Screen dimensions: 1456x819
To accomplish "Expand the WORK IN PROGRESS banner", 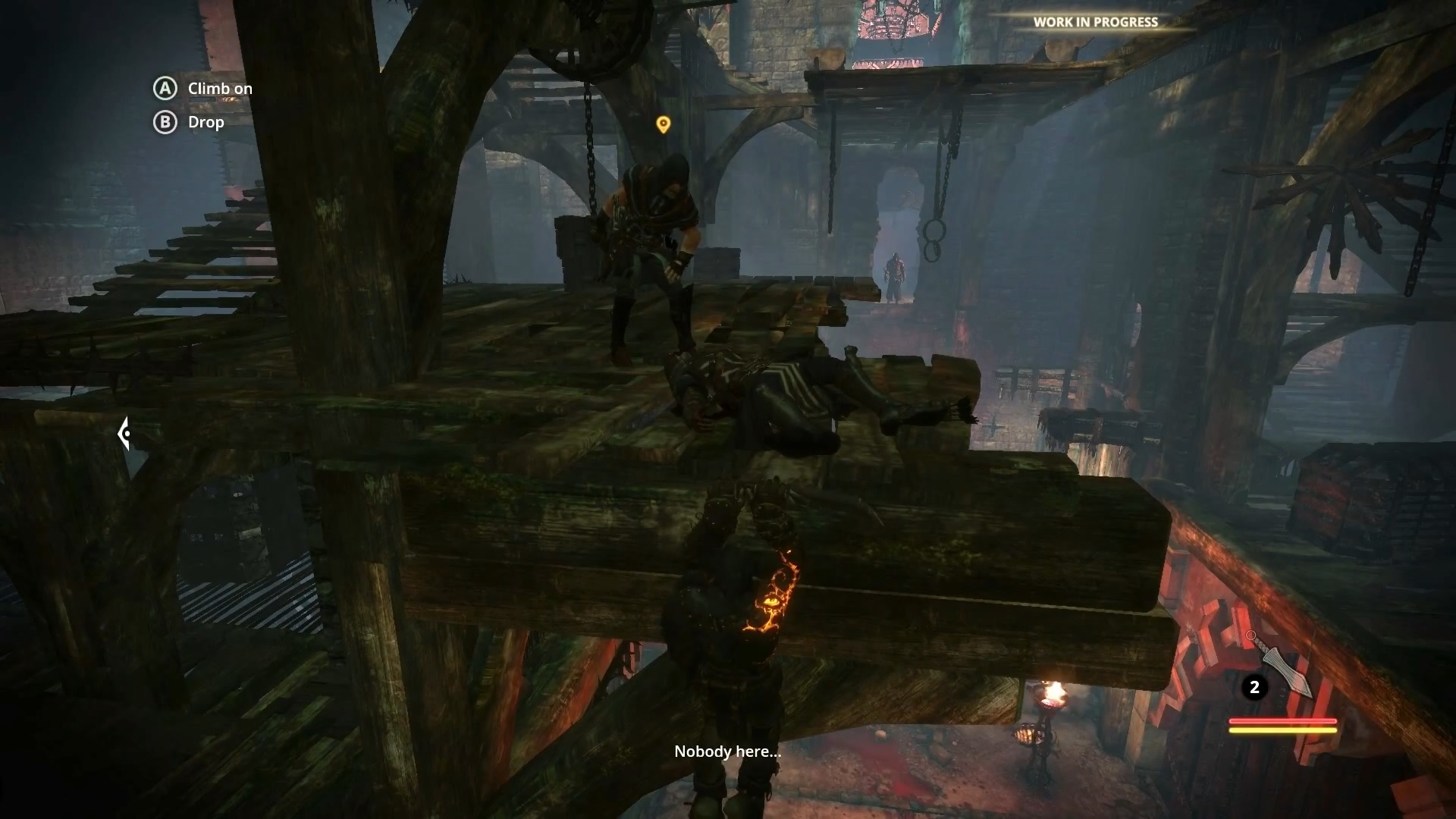I will 1094,22.
